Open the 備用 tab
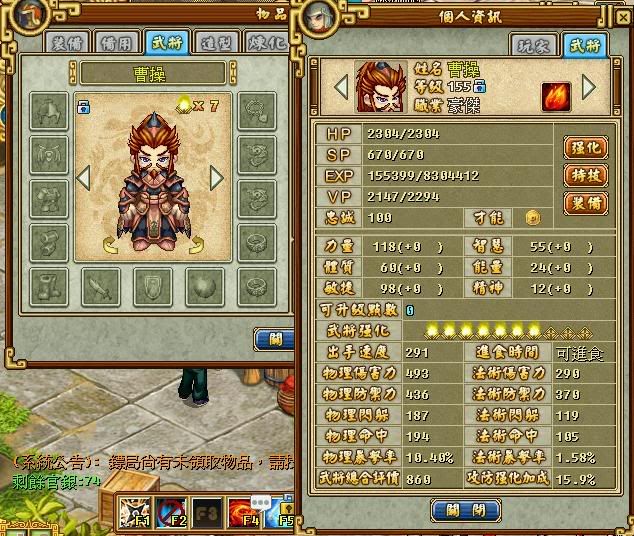 (x=118, y=43)
